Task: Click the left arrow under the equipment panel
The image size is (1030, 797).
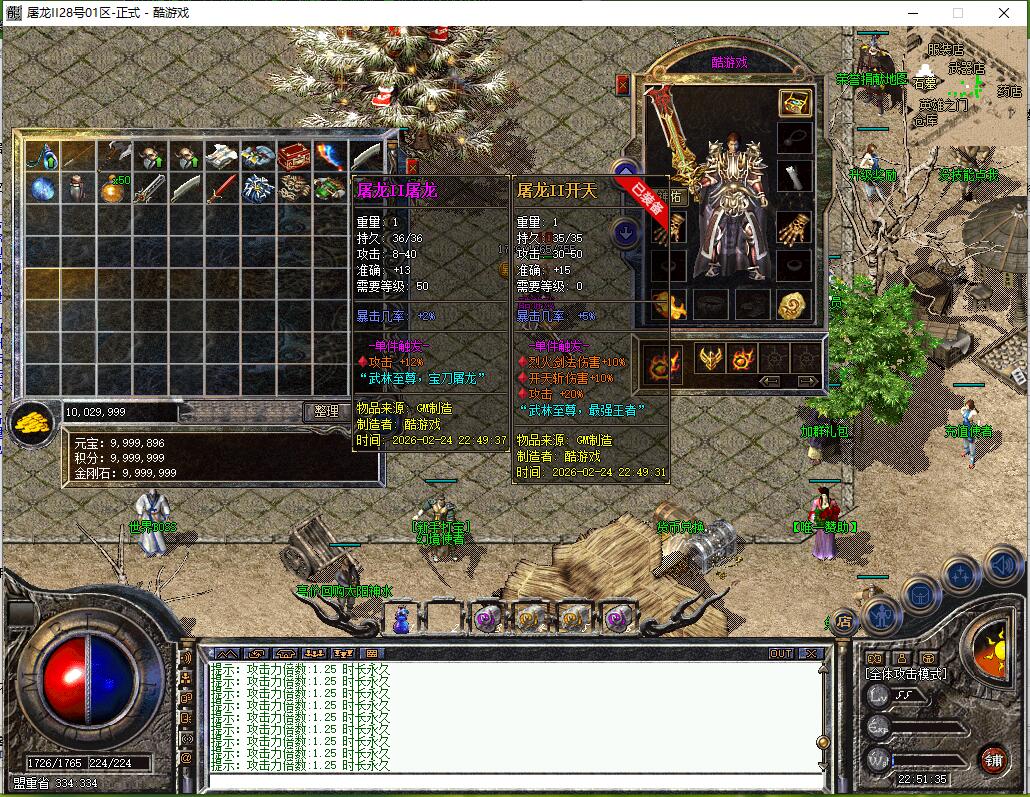Action: coord(769,381)
